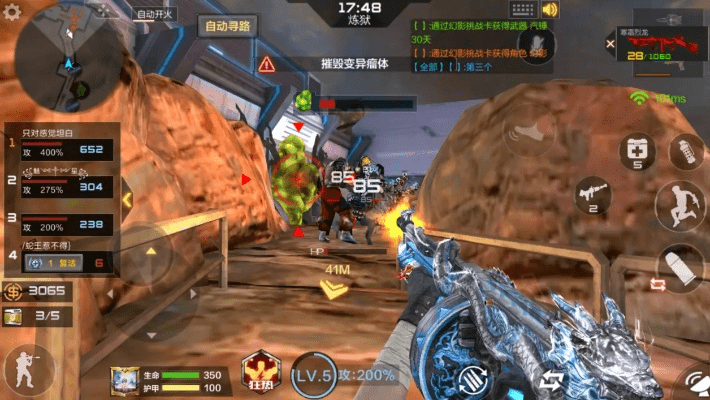The height and width of the screenshot is (400, 710).
Task: Click the LV.5 attack level circle
Action: [313, 375]
